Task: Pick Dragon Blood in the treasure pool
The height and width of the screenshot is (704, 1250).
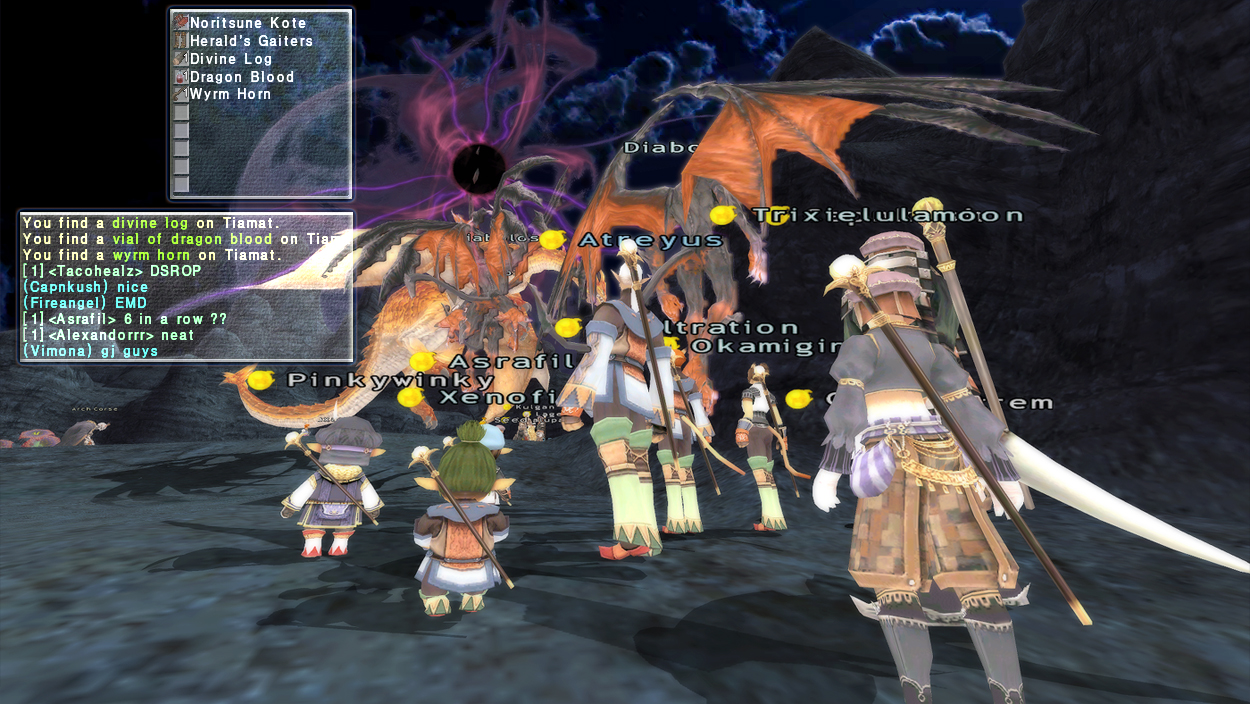Action: [241, 77]
